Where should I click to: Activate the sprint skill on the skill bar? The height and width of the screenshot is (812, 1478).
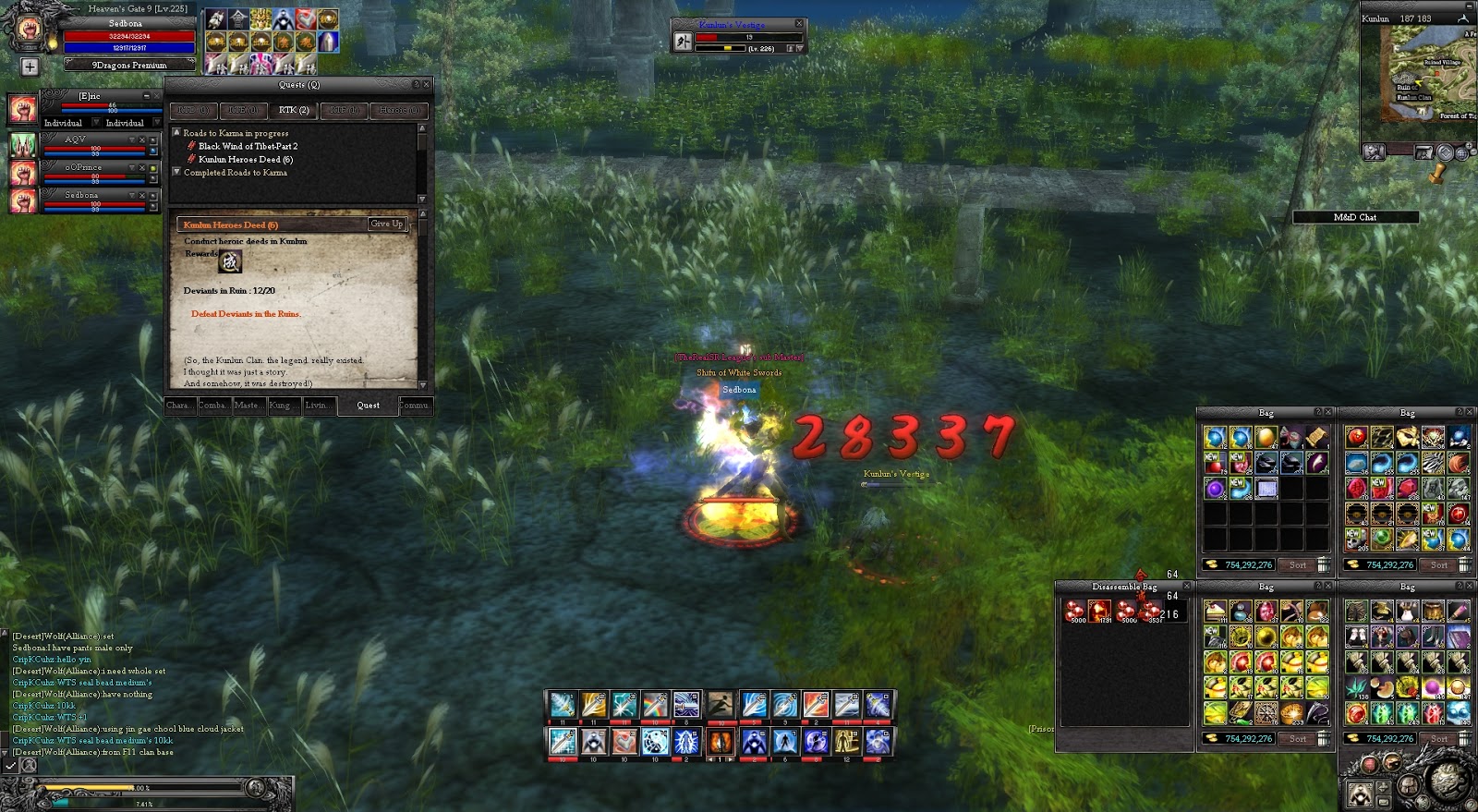(x=721, y=705)
